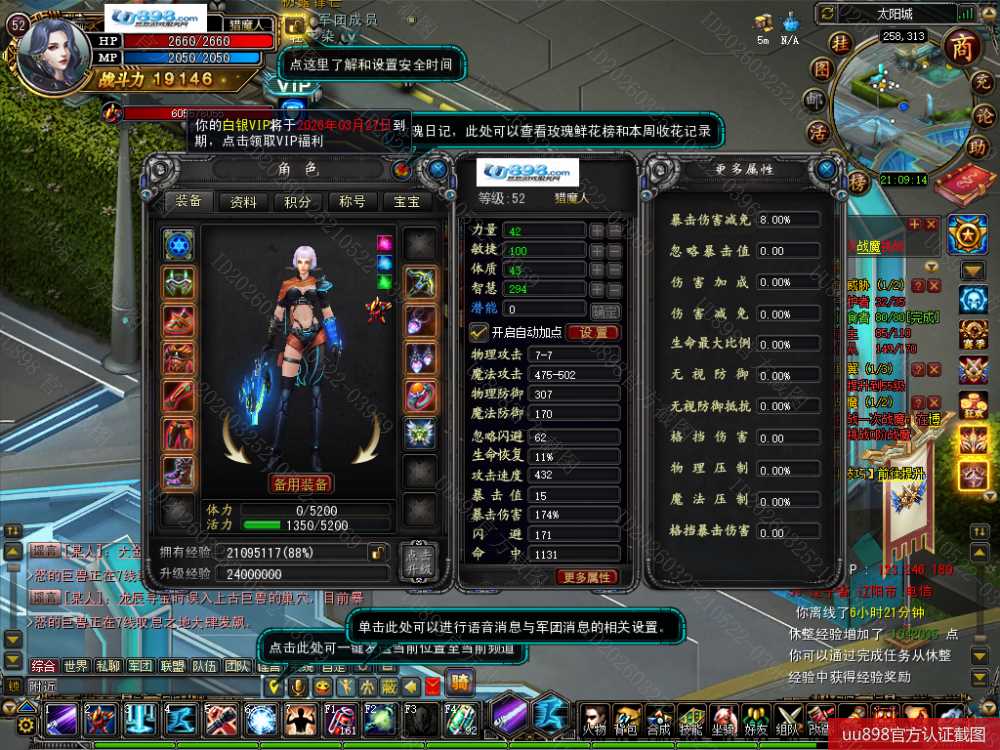Switch chat to the 世界 channel
This screenshot has width=1000, height=750.
coord(76,666)
